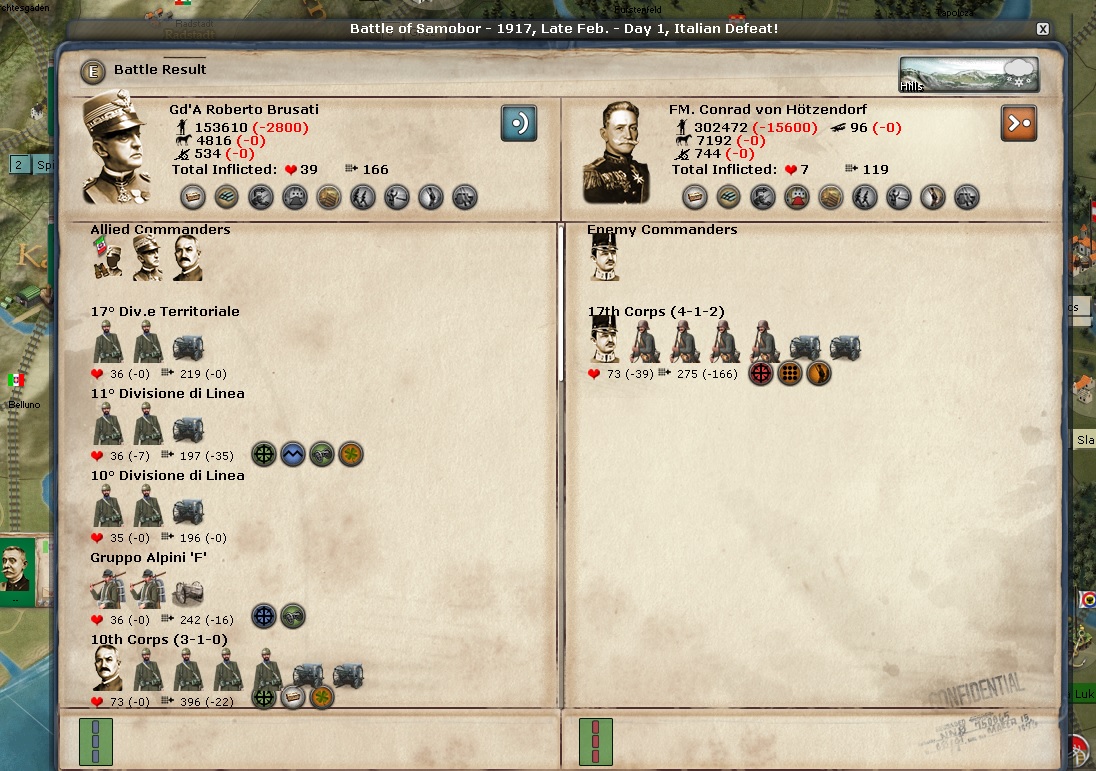Click the round E icon beside Battle Result
The width and height of the screenshot is (1096, 771).
click(x=94, y=71)
